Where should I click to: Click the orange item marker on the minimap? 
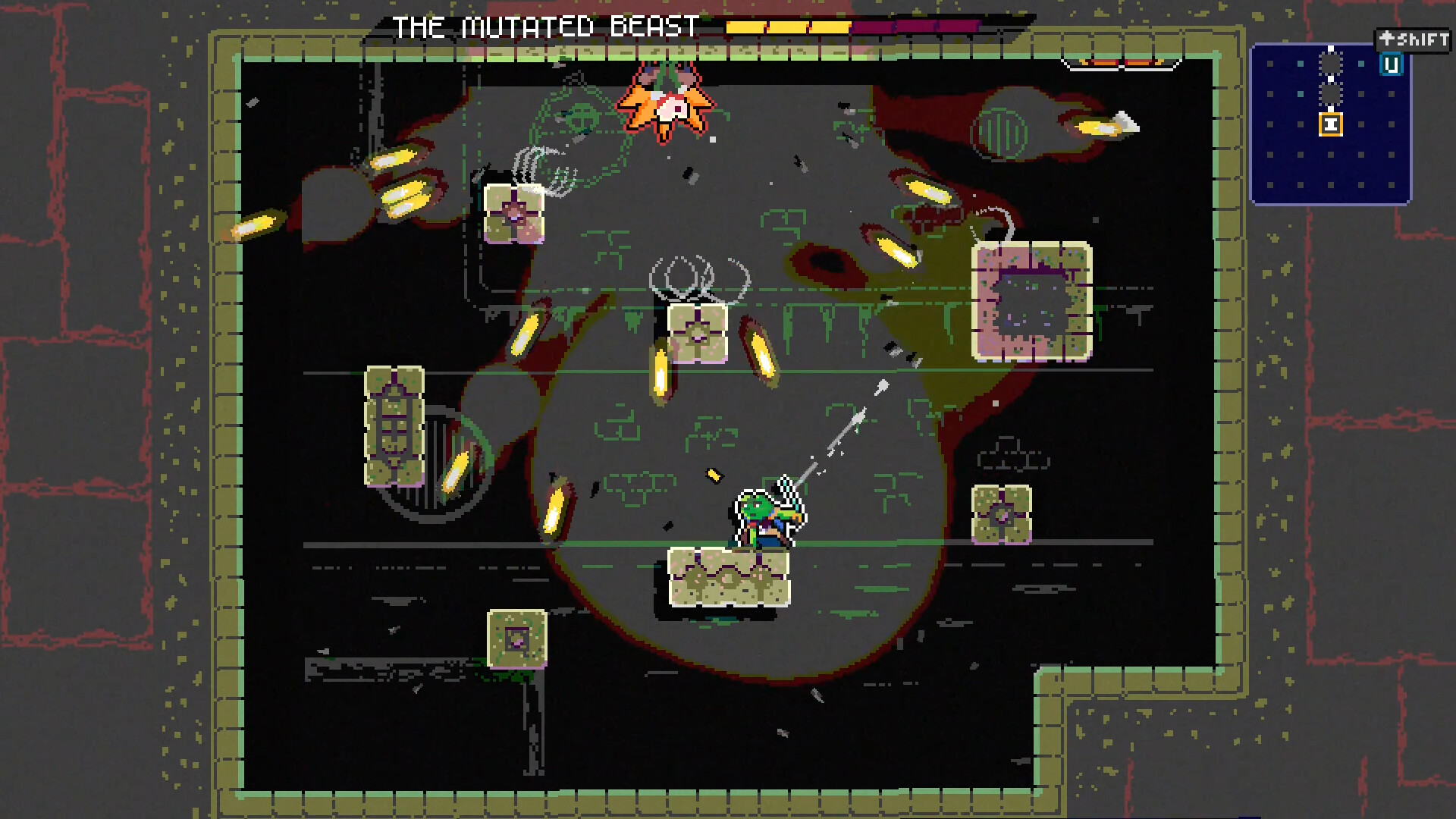tap(1331, 124)
